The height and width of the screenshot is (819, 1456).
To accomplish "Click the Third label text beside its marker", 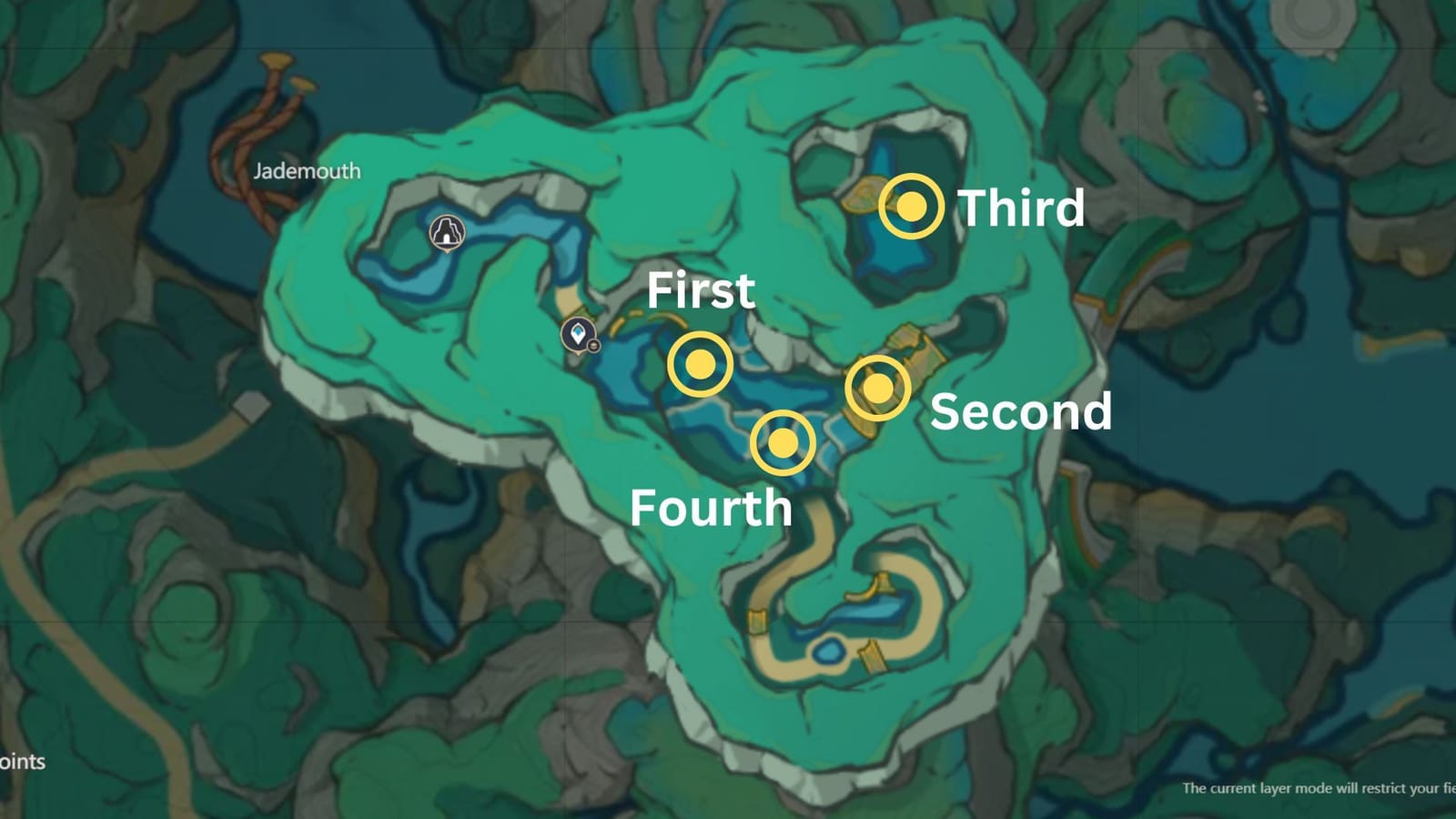I will coord(1023,207).
